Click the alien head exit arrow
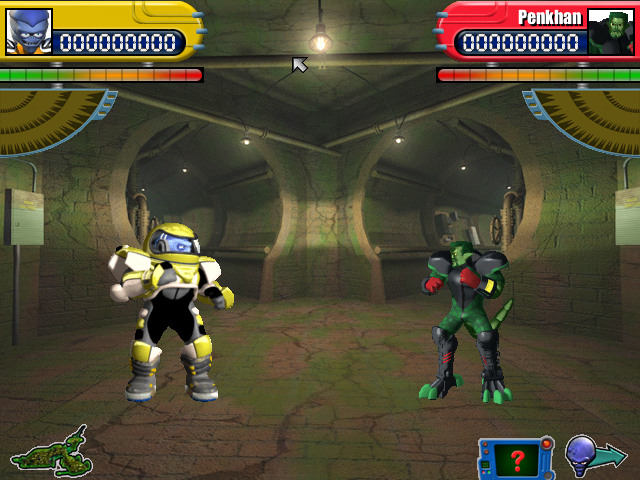The height and width of the screenshot is (480, 640). pos(594,455)
